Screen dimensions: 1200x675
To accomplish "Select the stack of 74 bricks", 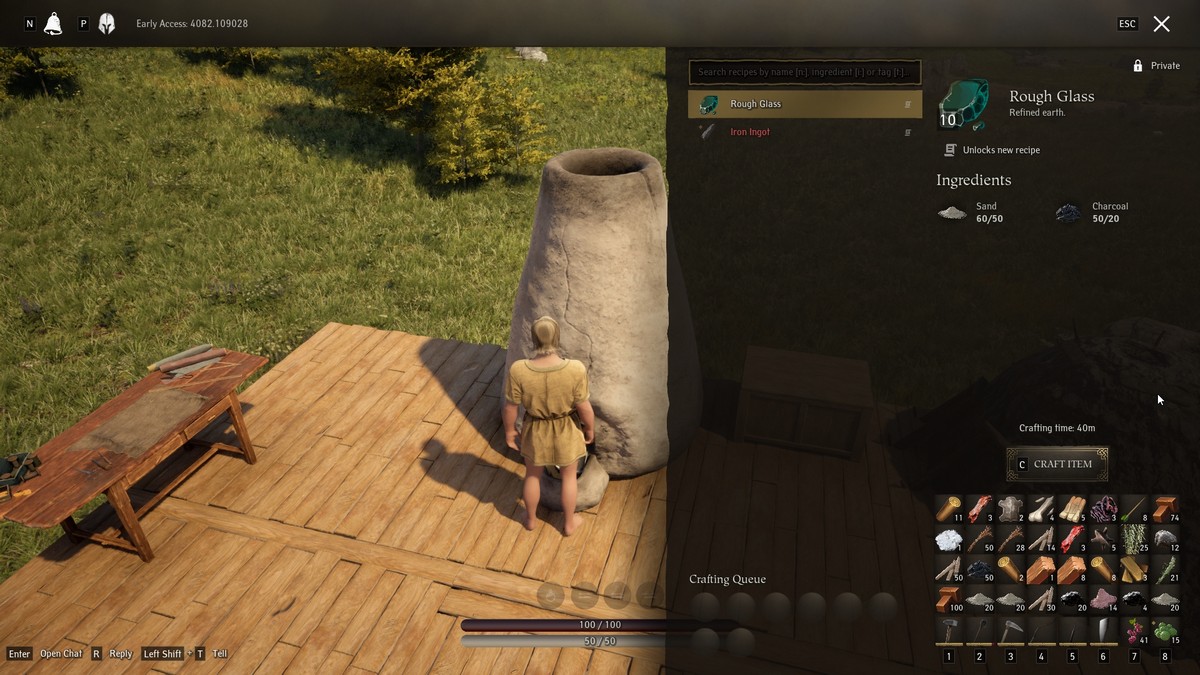I will (1165, 508).
